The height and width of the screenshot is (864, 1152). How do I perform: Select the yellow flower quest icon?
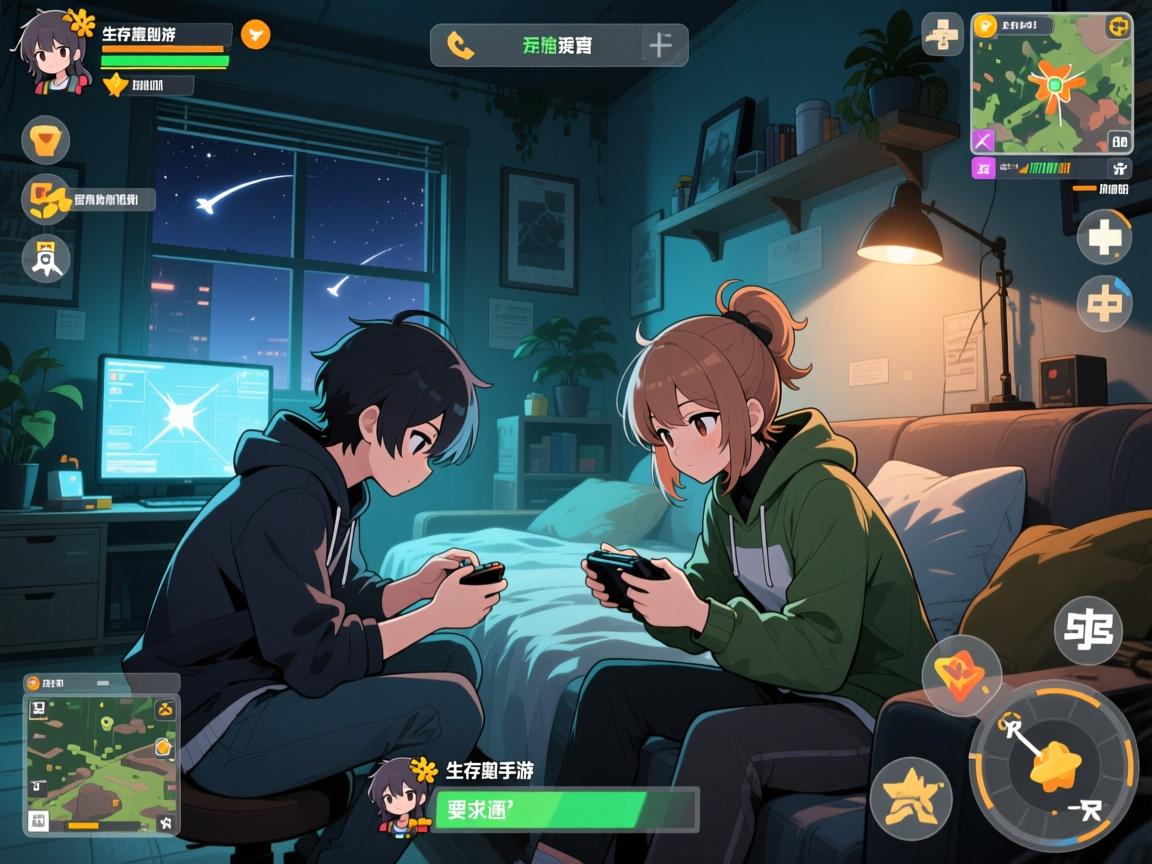coord(45,199)
